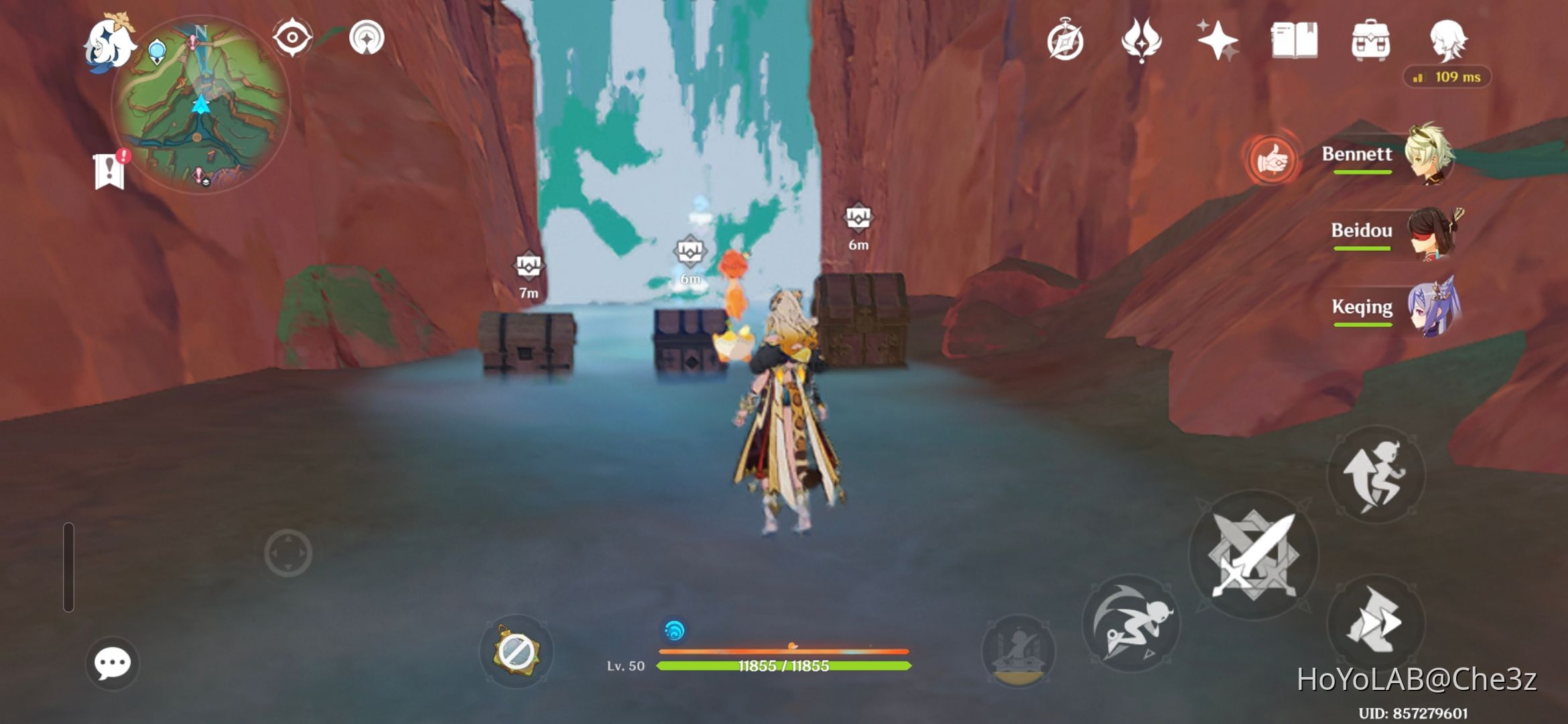Click the exclamation quest bookmark near the minimap
Screen dimensions: 1568x724
pos(109,169)
